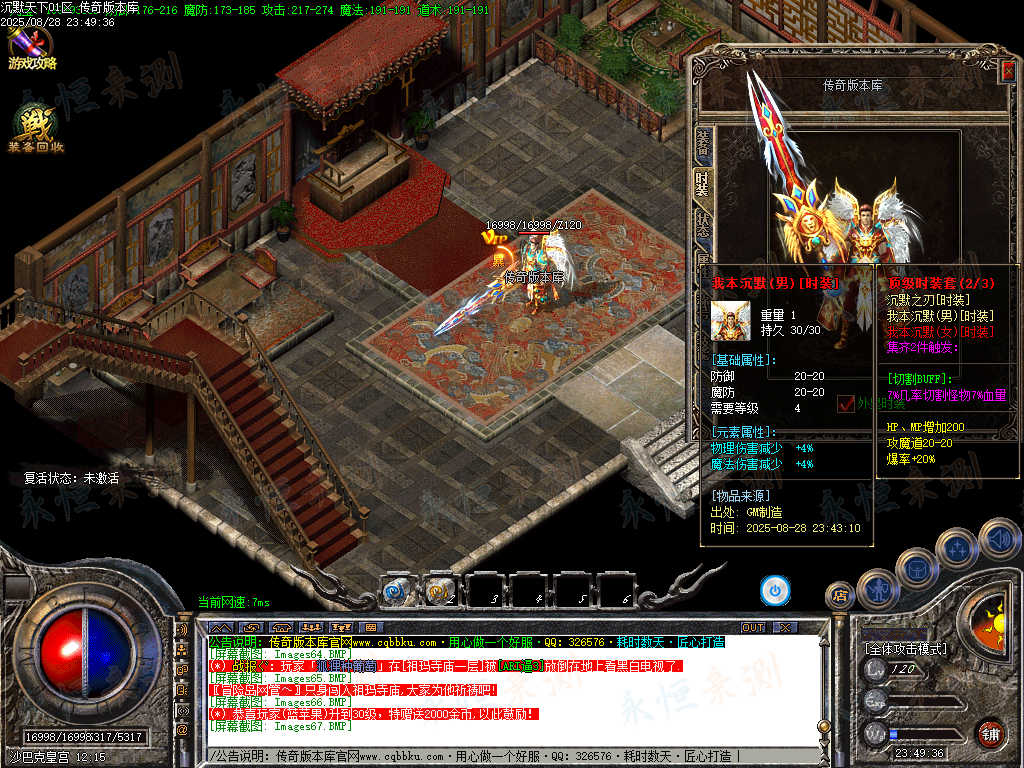This screenshot has width=1024, height=768.
Task: Select the 时装 fashion tab
Action: click(x=703, y=183)
